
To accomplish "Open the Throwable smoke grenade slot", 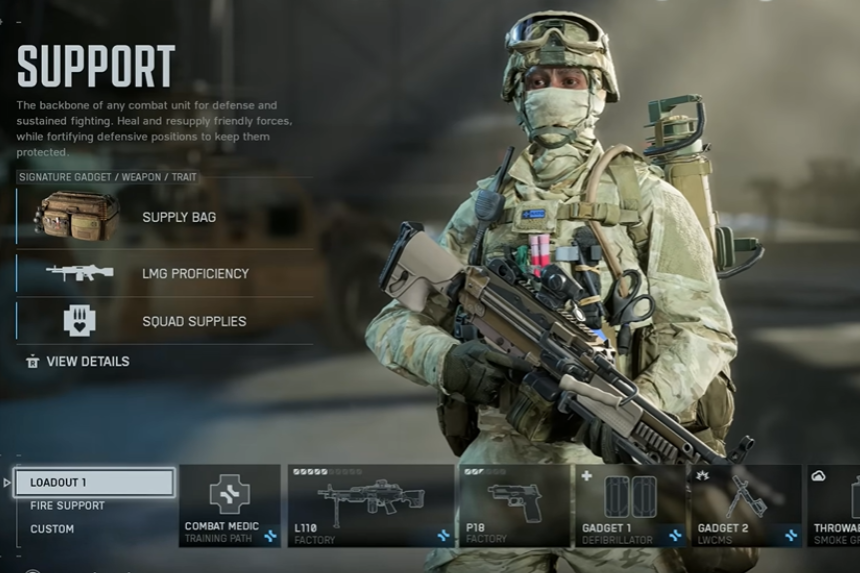I will coord(834,505).
